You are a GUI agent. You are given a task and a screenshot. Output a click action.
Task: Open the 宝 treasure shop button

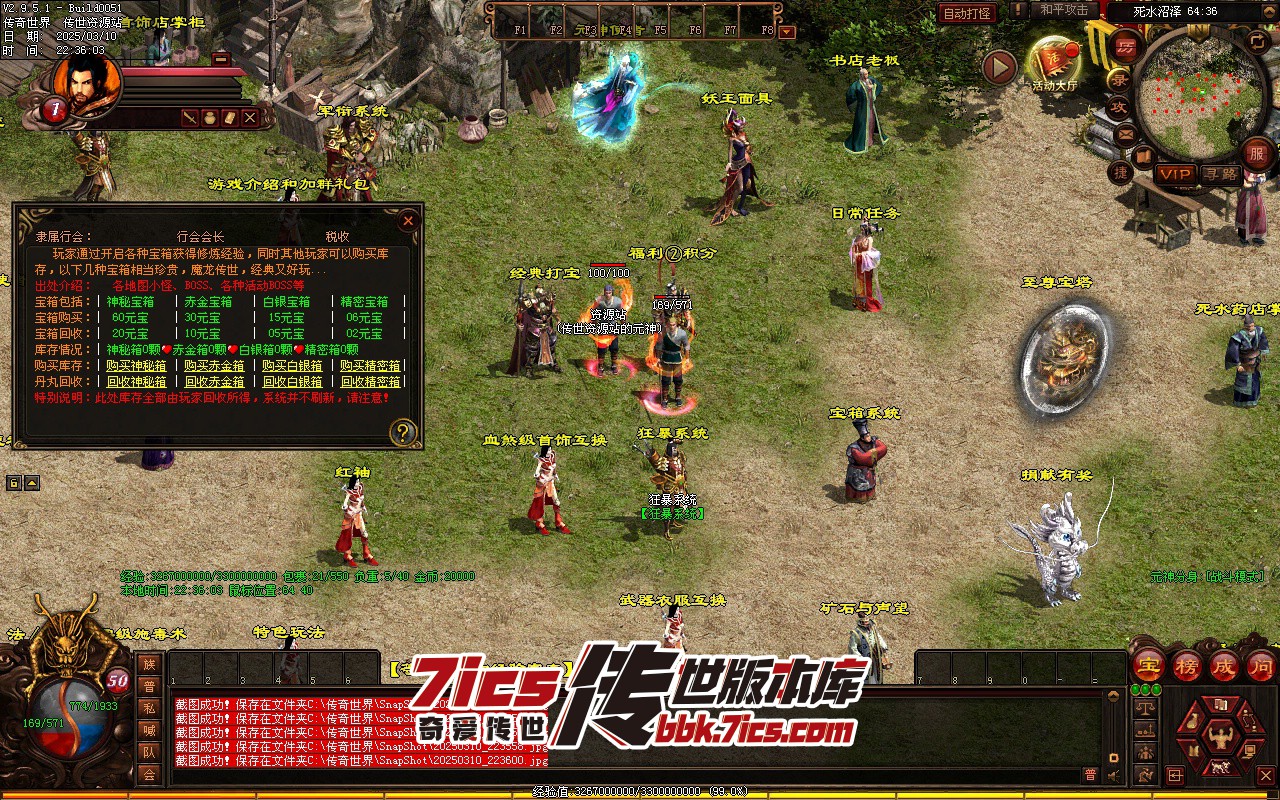coord(1149,665)
